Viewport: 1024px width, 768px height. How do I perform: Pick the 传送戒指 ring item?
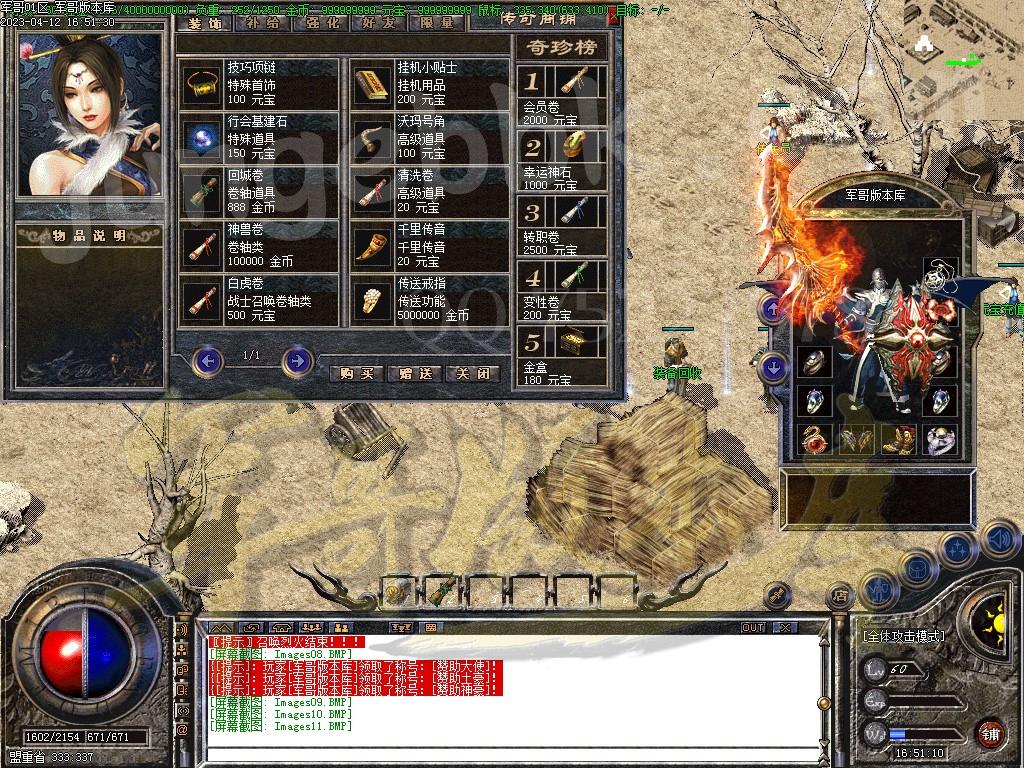point(373,300)
